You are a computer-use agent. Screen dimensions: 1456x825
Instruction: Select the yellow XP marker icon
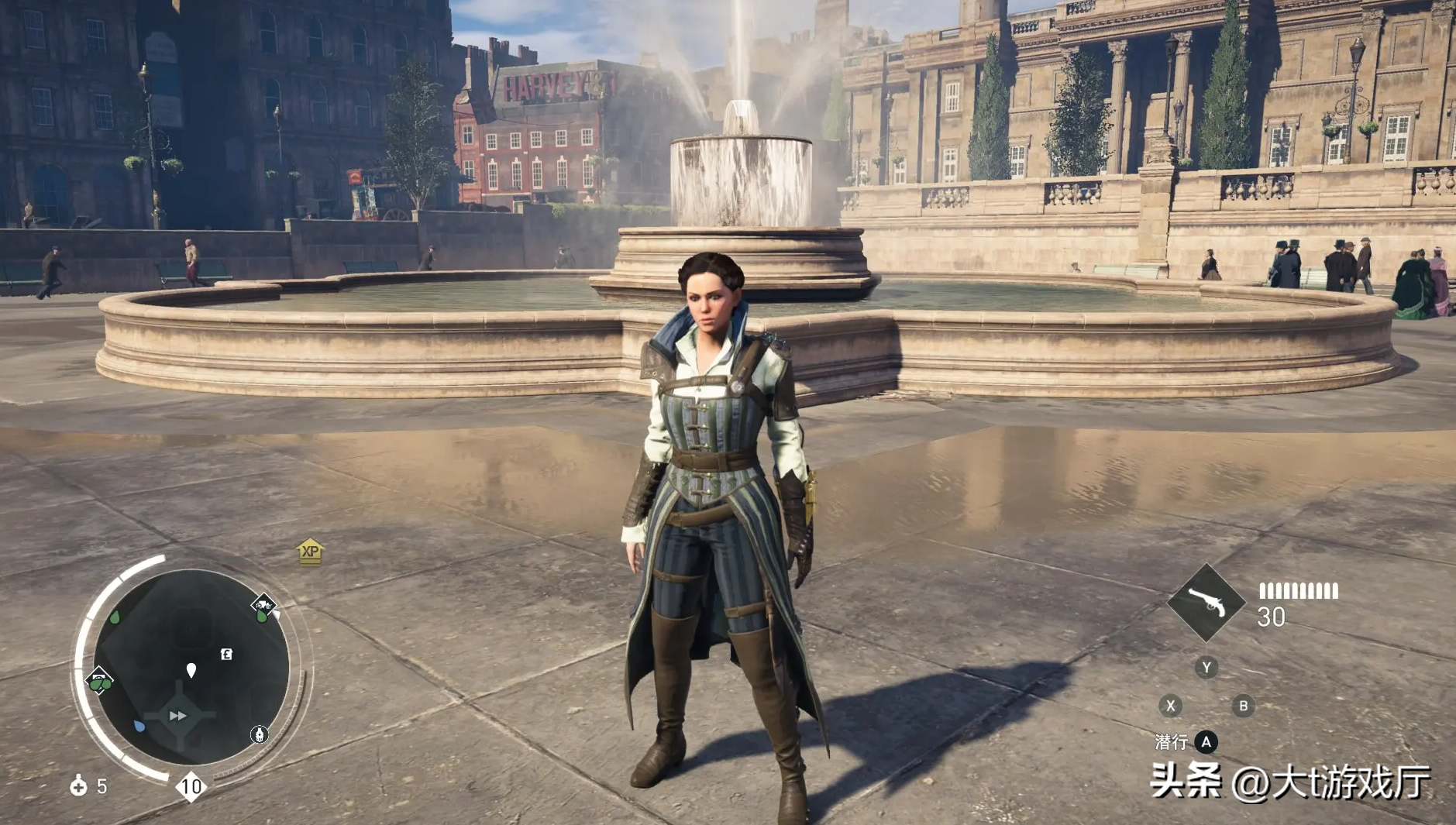tap(310, 551)
